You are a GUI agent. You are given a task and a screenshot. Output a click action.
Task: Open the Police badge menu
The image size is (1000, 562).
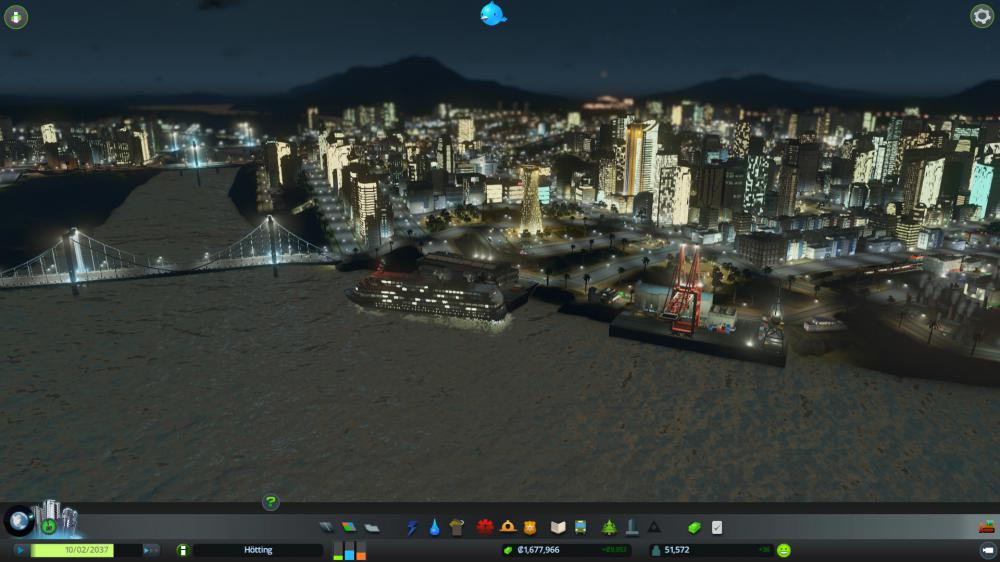coord(530,527)
